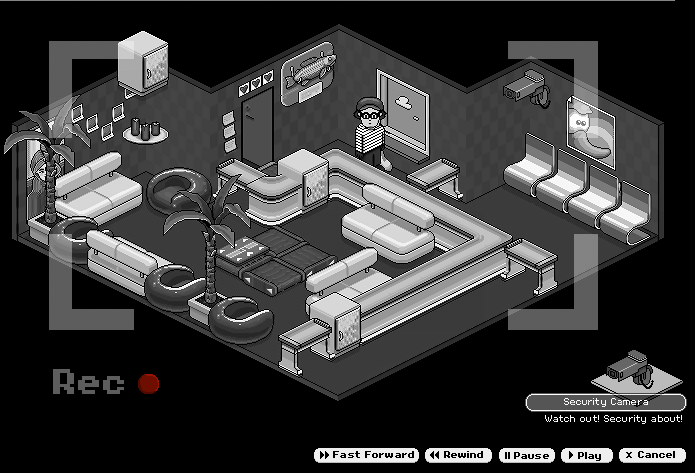This screenshot has height=473, width=695.
Task: Fast Forward the security recording
Action: tap(366, 455)
